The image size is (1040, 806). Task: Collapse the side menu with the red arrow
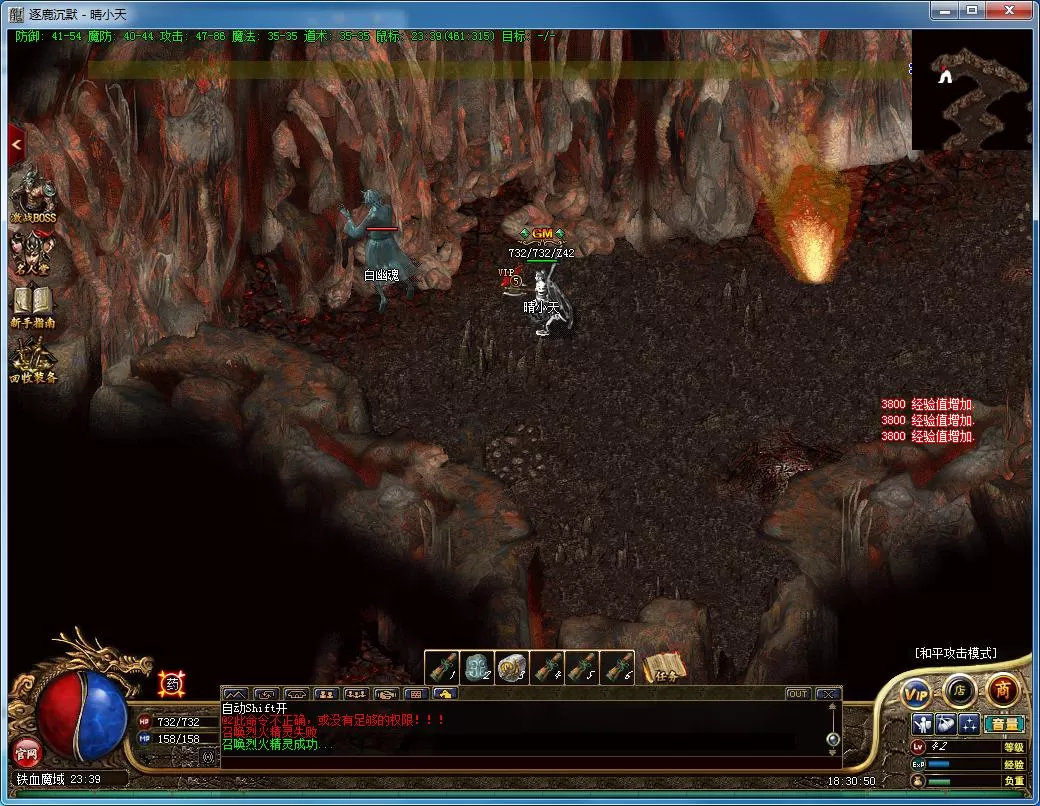coord(16,145)
